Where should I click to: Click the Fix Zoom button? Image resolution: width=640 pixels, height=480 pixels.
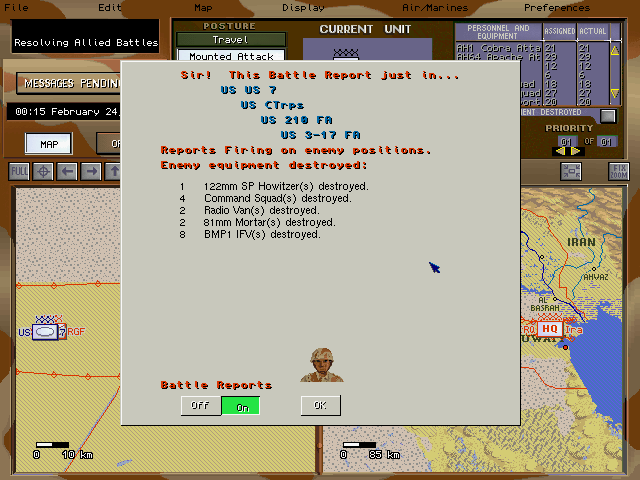coord(619,171)
